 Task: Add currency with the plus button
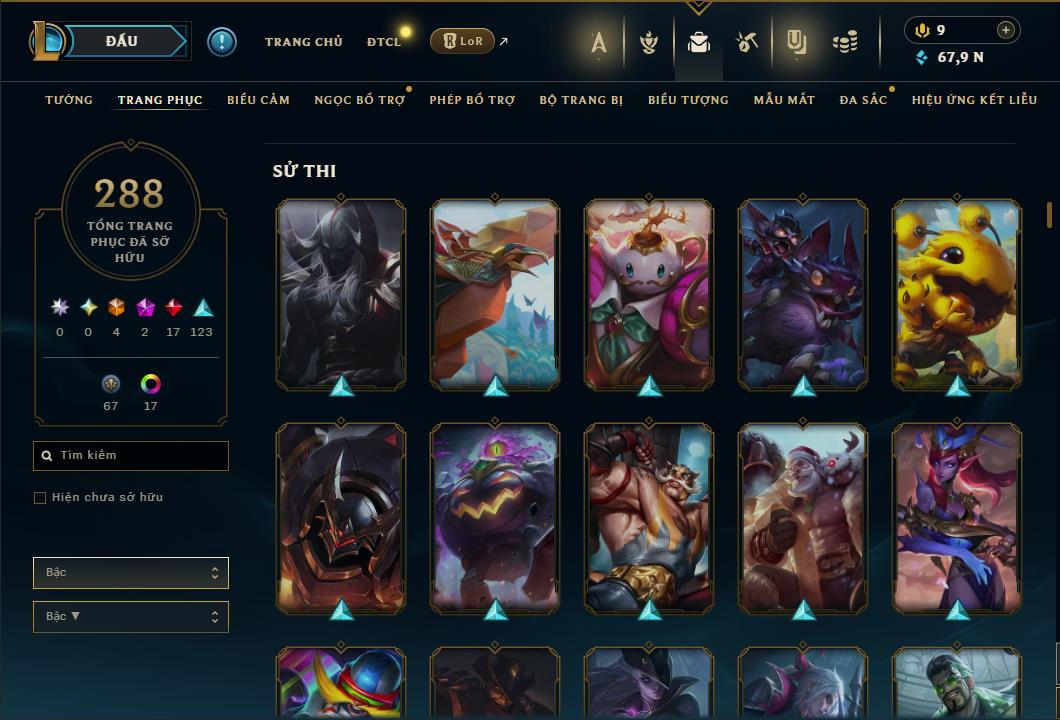click(x=1005, y=30)
